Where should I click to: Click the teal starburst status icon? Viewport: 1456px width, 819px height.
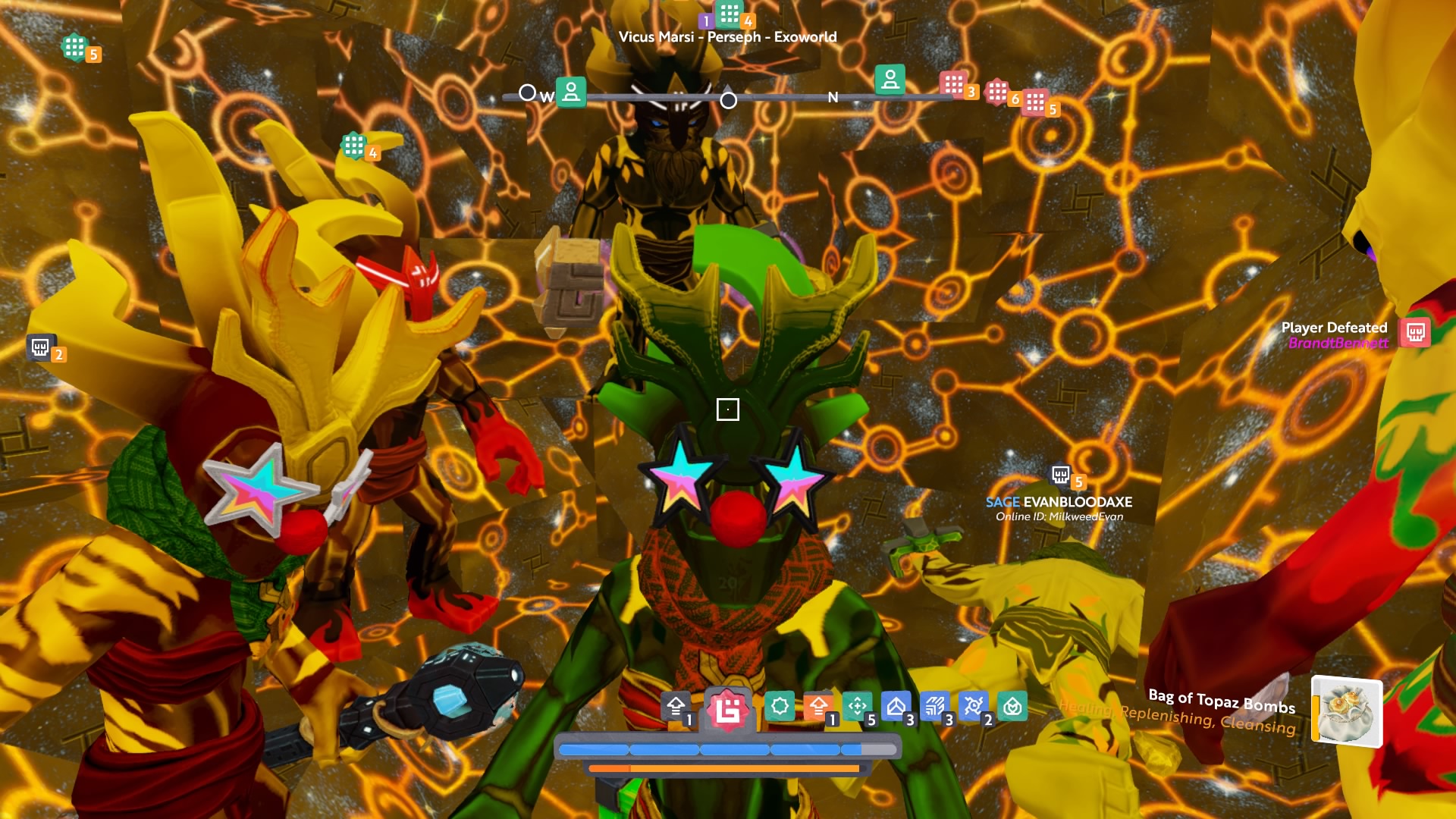[x=779, y=707]
